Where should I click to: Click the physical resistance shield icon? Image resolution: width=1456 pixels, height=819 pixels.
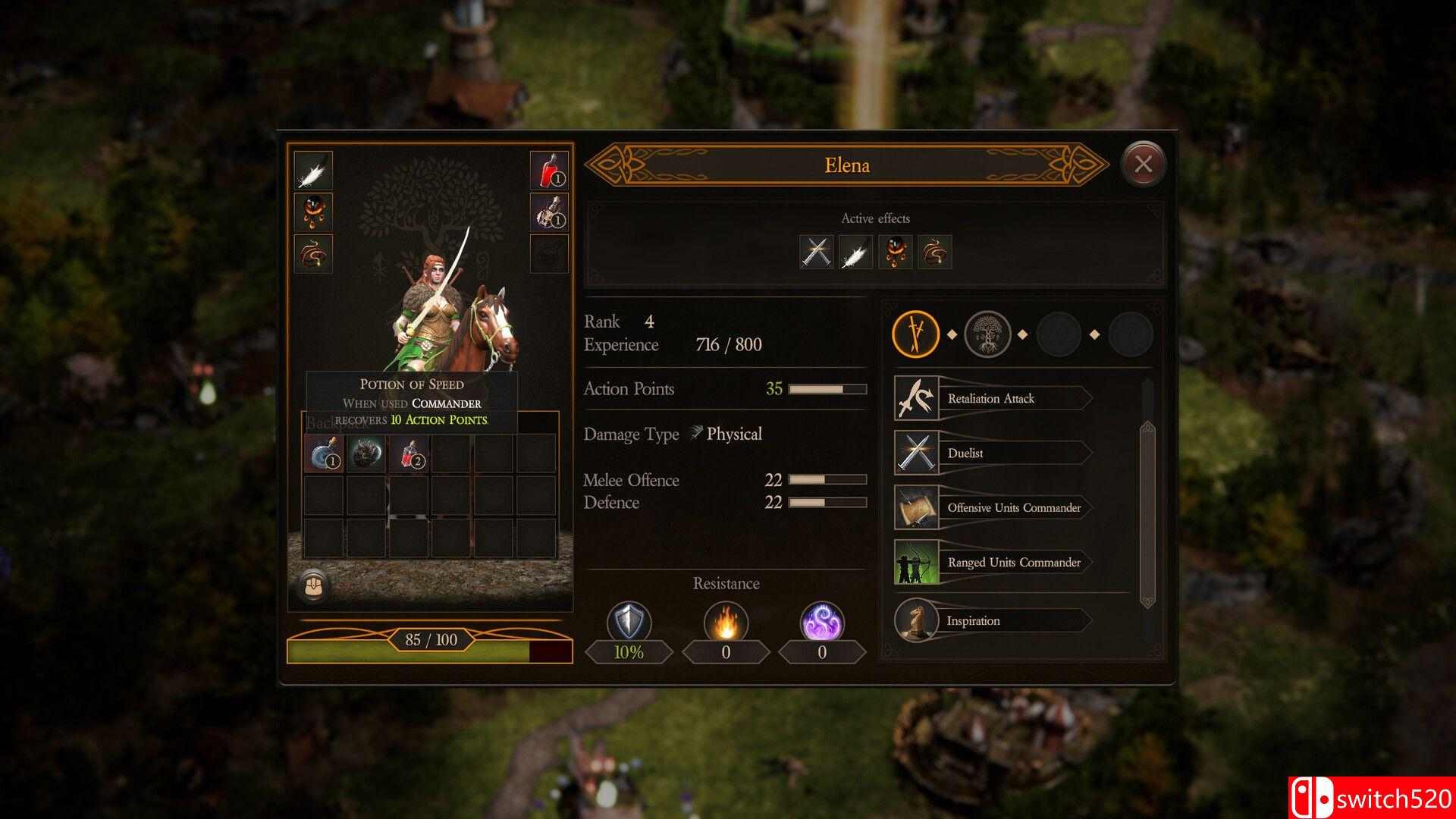pyautogui.click(x=629, y=623)
